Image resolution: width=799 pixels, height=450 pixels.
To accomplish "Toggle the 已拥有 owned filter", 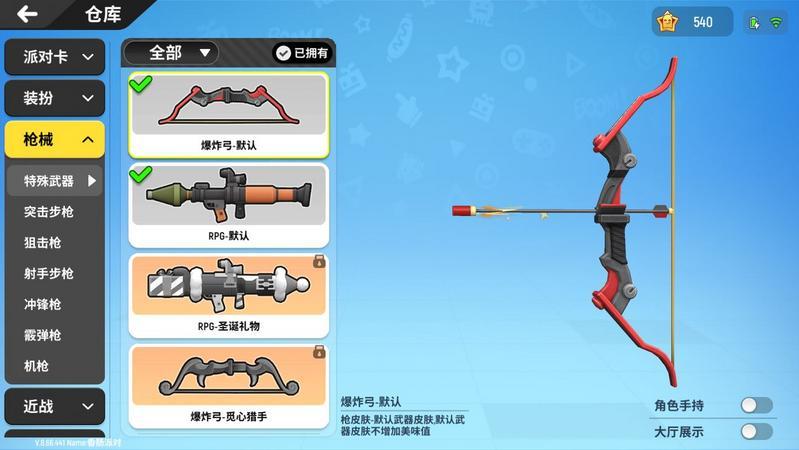I will coord(301,53).
